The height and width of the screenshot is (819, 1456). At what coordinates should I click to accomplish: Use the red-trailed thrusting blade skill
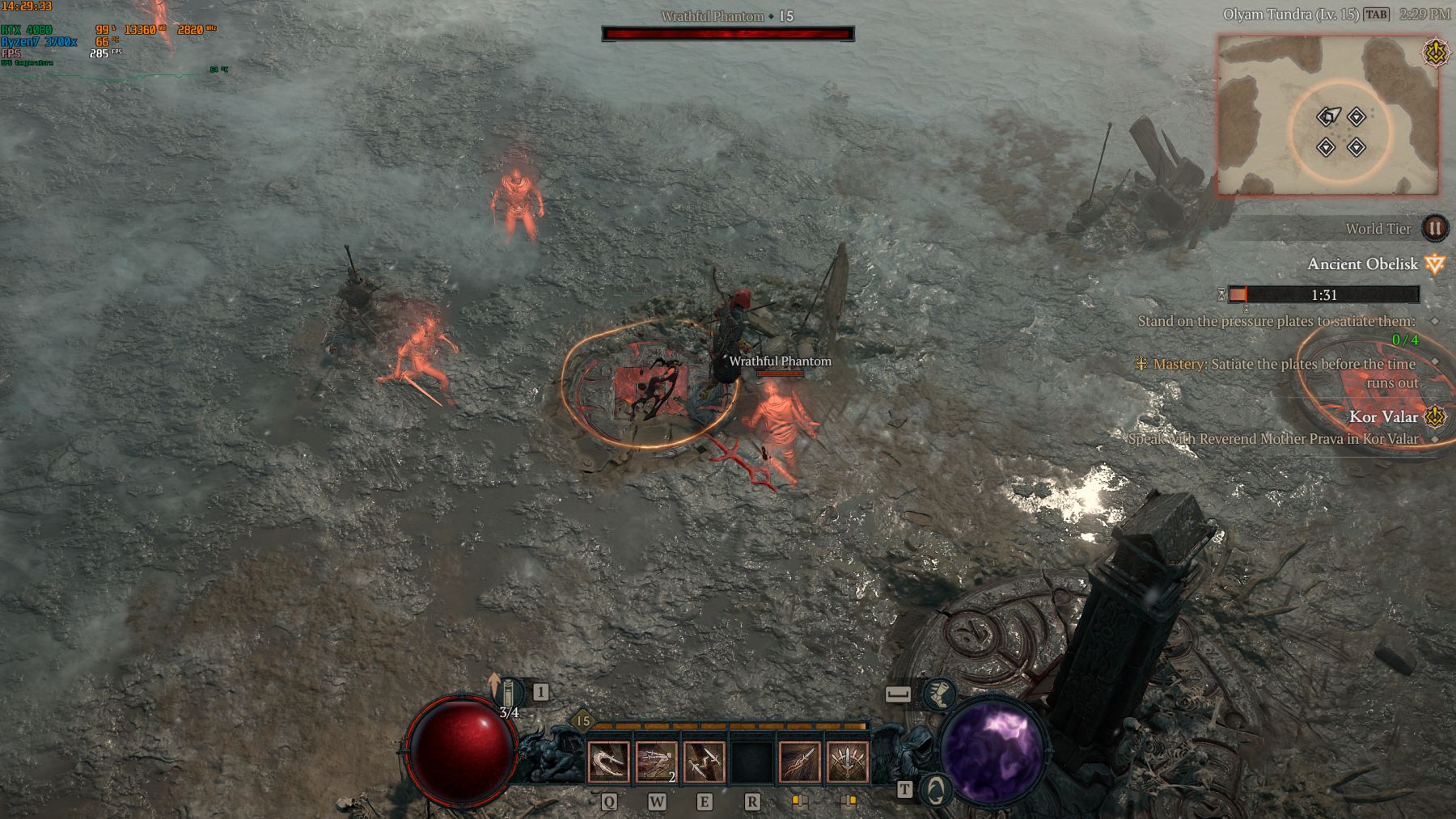[799, 762]
